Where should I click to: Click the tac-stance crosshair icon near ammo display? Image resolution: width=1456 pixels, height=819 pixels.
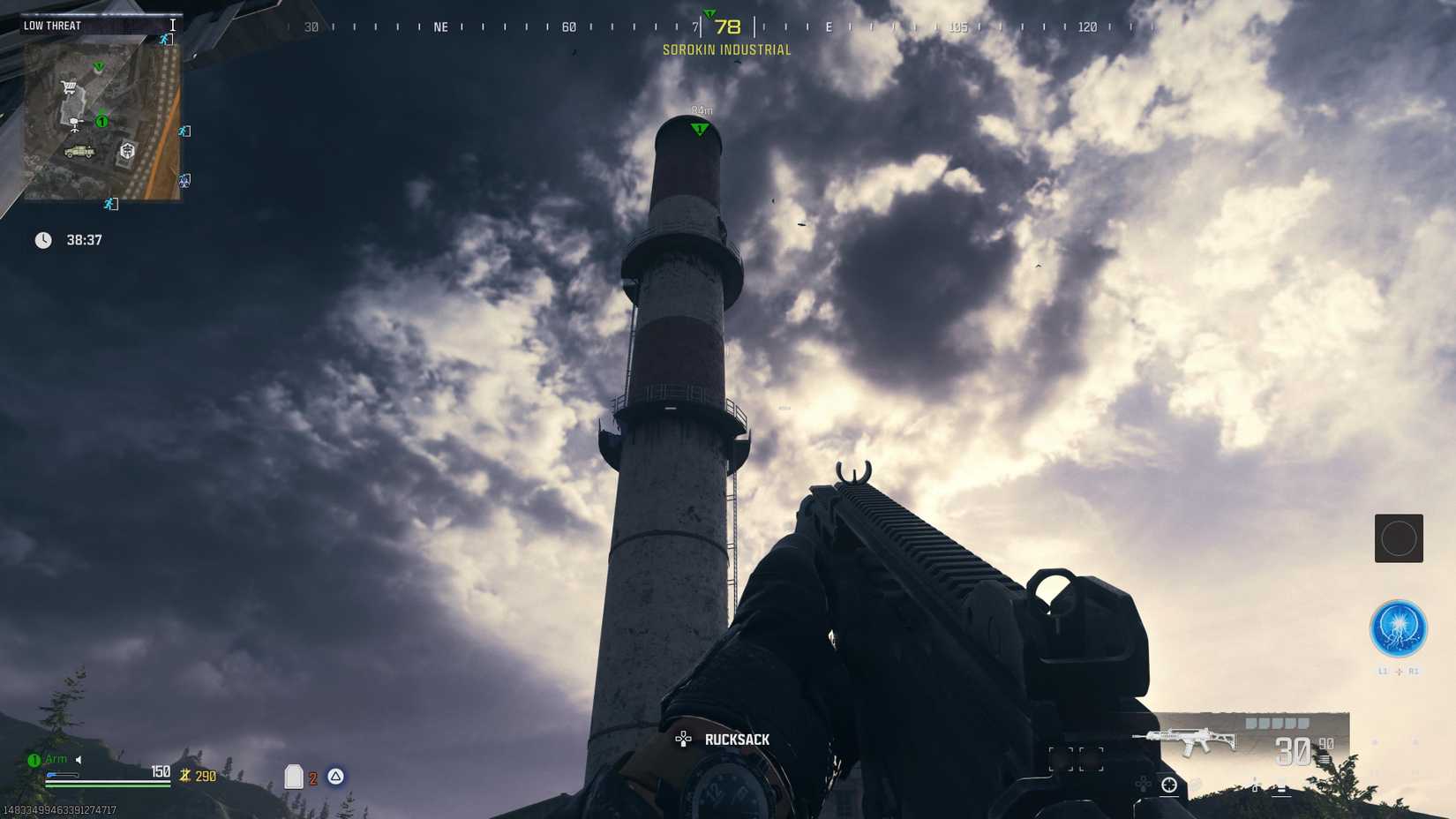pos(1169,783)
